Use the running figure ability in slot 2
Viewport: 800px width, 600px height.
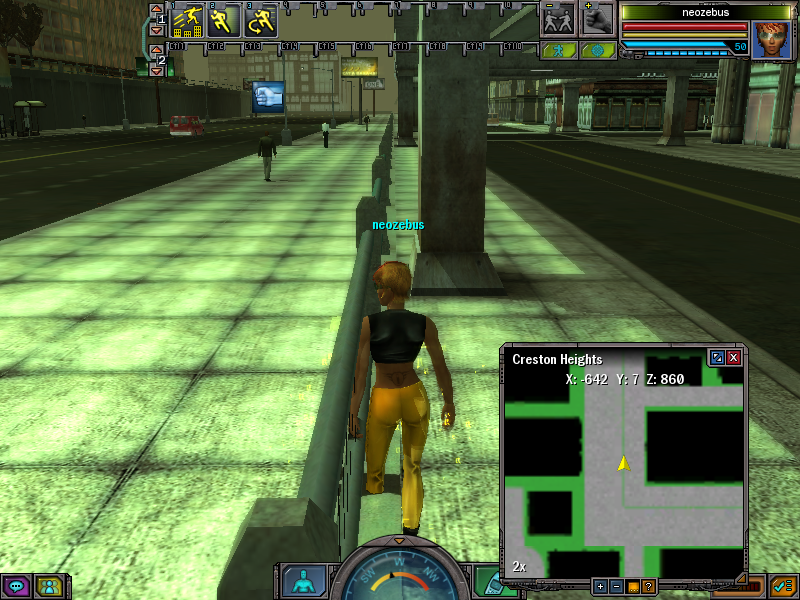[x=224, y=20]
